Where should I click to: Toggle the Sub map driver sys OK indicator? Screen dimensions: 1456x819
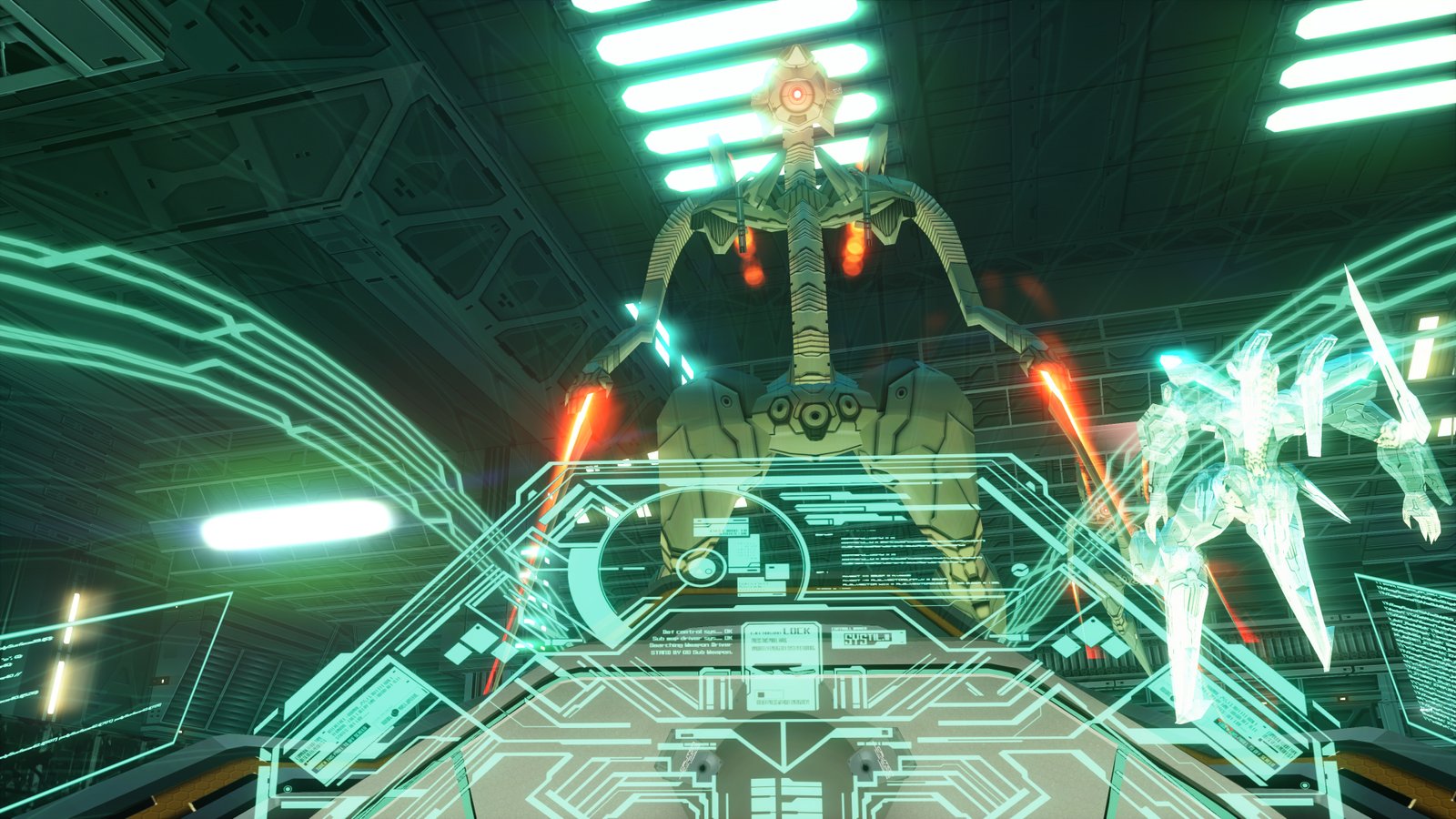(x=693, y=638)
